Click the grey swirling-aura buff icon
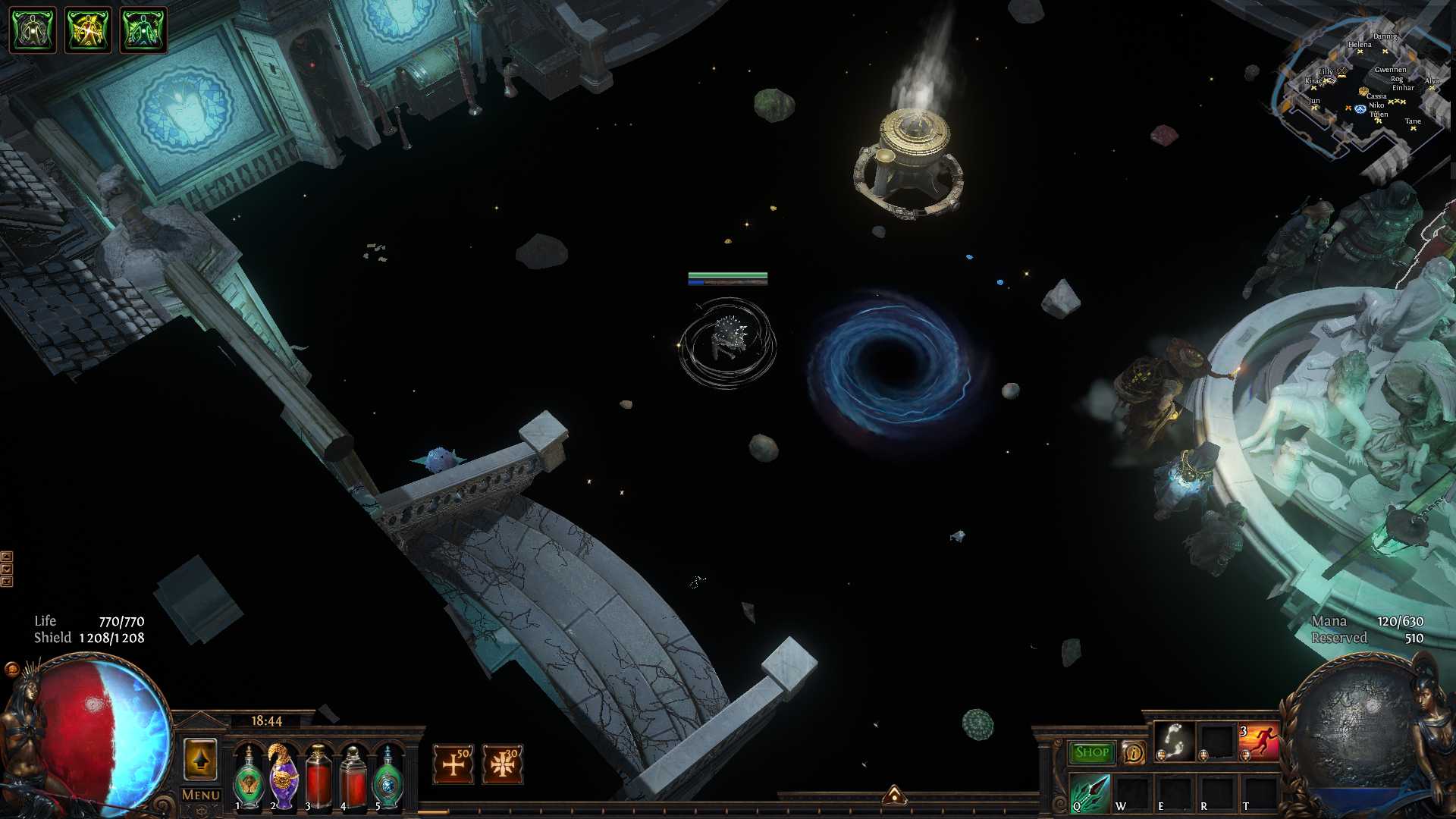The image size is (1456, 819). (32, 30)
